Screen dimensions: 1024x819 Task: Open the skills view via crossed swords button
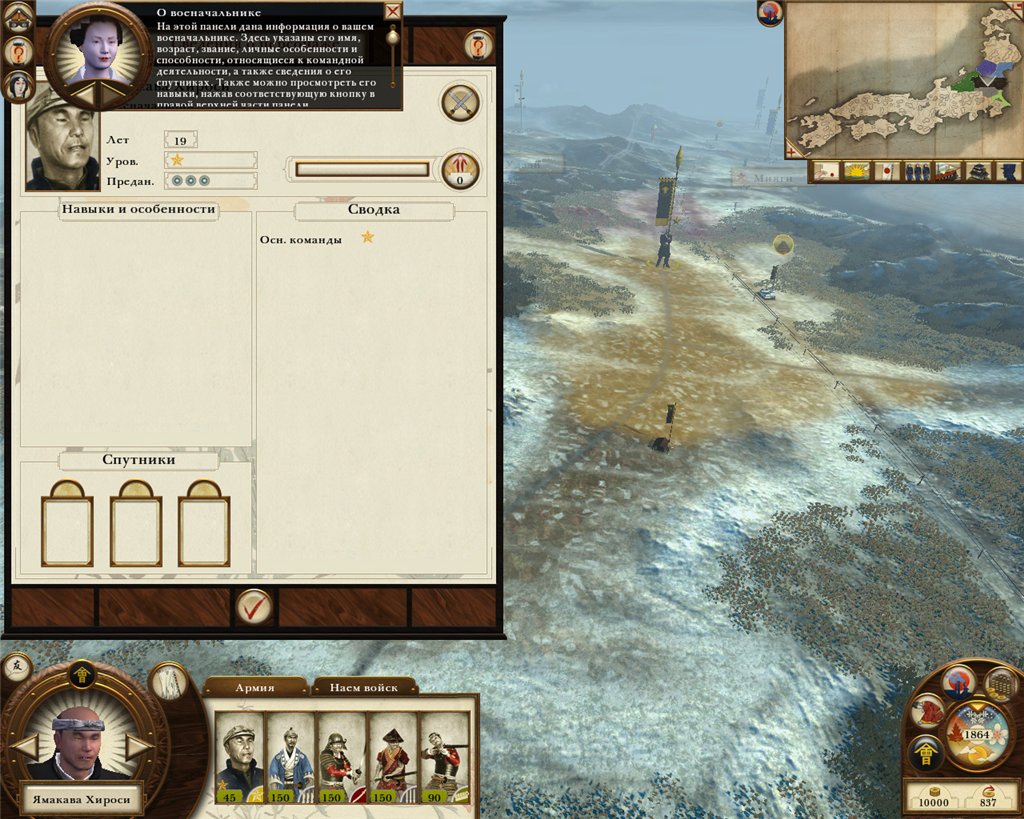click(460, 102)
